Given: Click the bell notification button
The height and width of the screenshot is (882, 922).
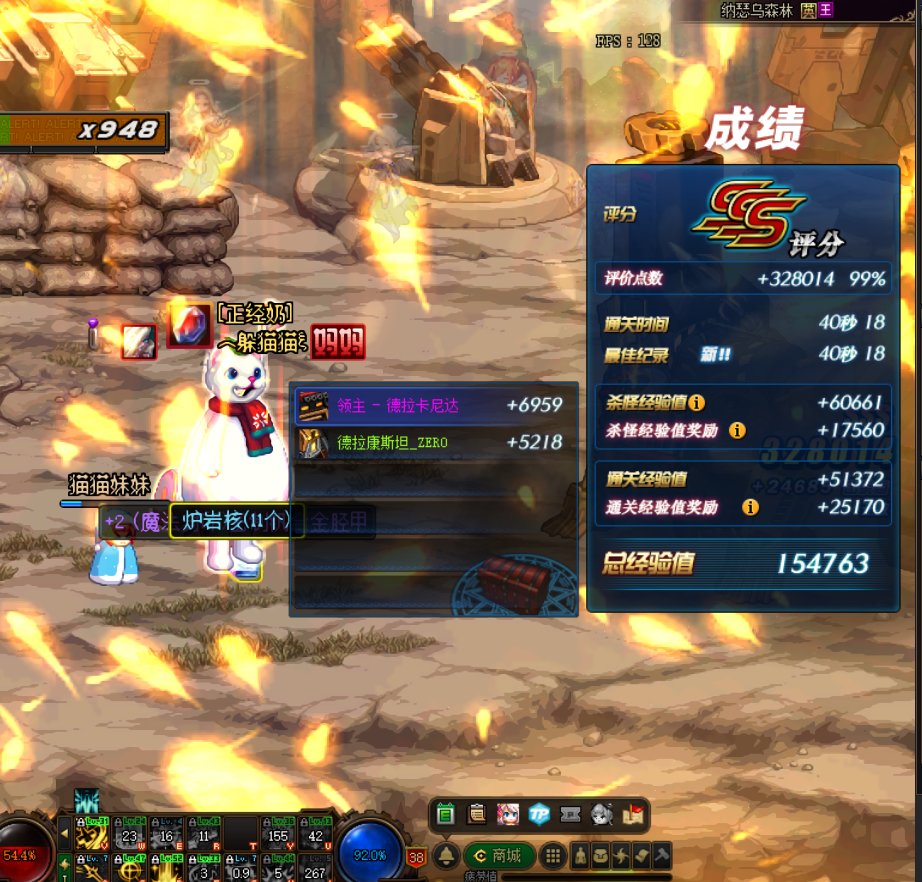Looking at the screenshot, I should [447, 856].
